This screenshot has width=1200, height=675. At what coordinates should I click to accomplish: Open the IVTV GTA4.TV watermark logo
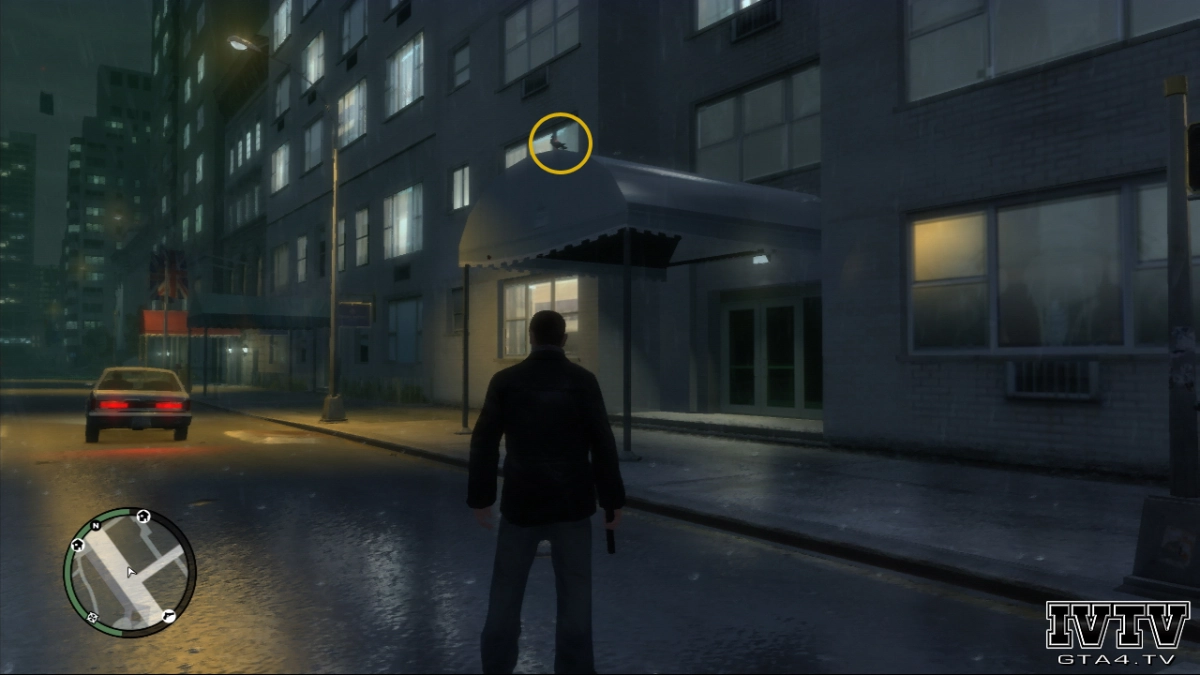coord(1117,633)
